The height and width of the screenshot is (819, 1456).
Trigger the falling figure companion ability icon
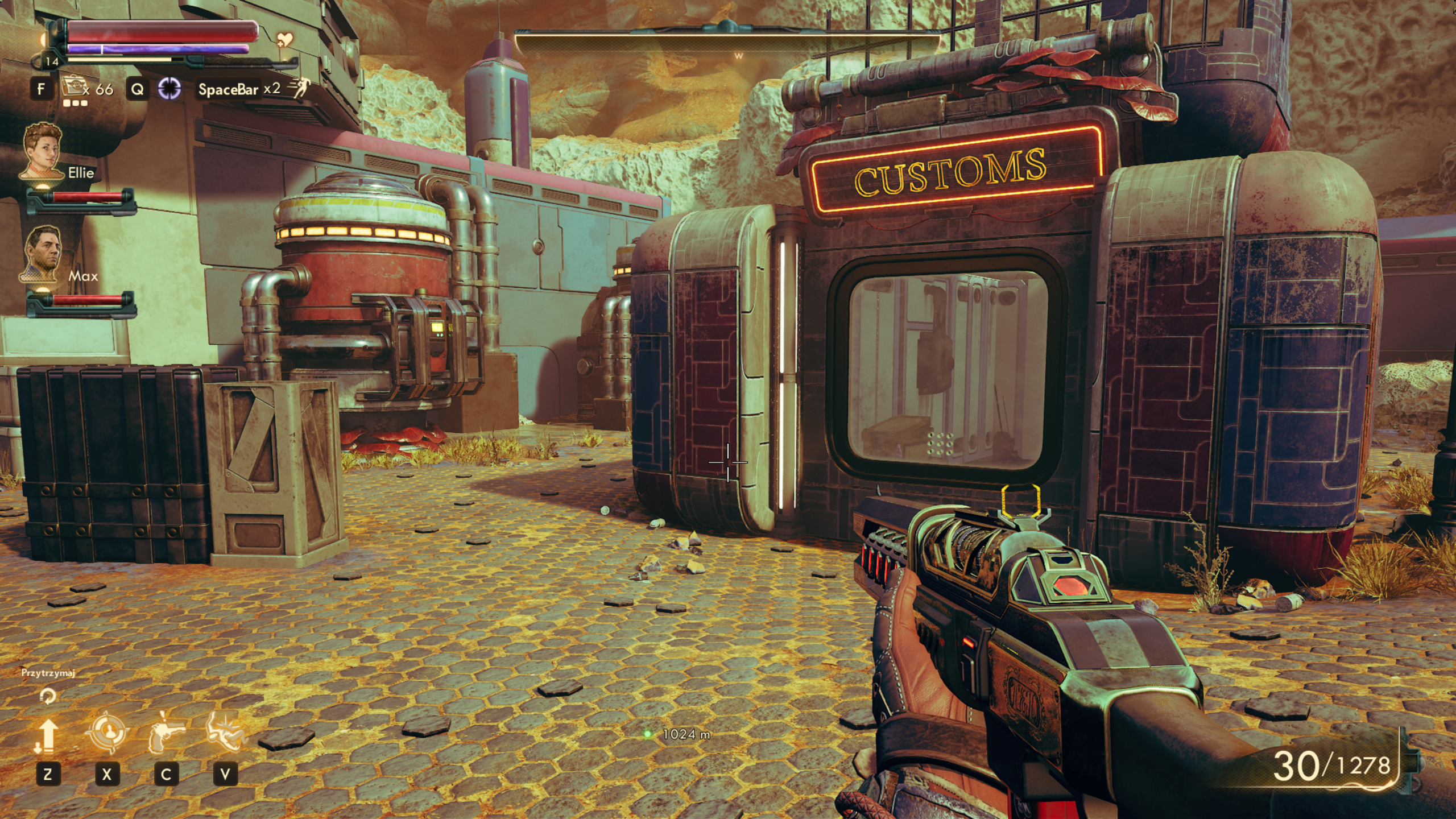tap(225, 732)
